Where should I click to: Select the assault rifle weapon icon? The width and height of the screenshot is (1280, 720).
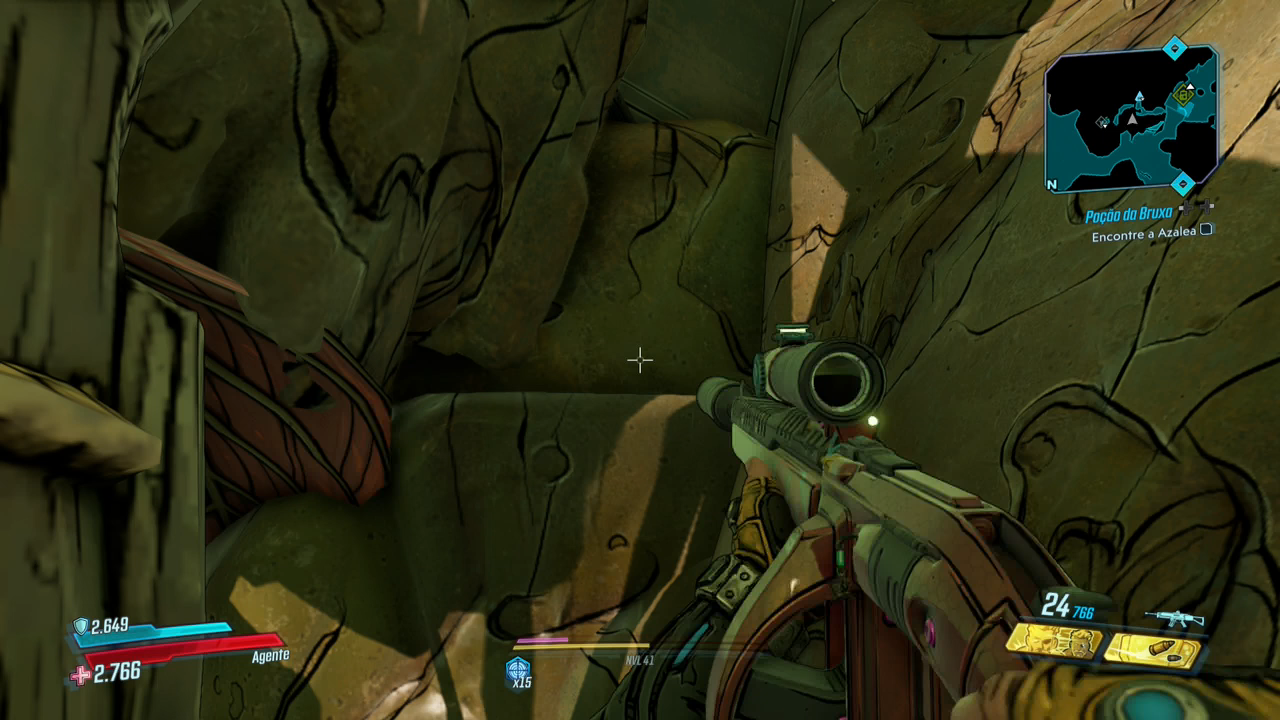[x=1175, y=618]
